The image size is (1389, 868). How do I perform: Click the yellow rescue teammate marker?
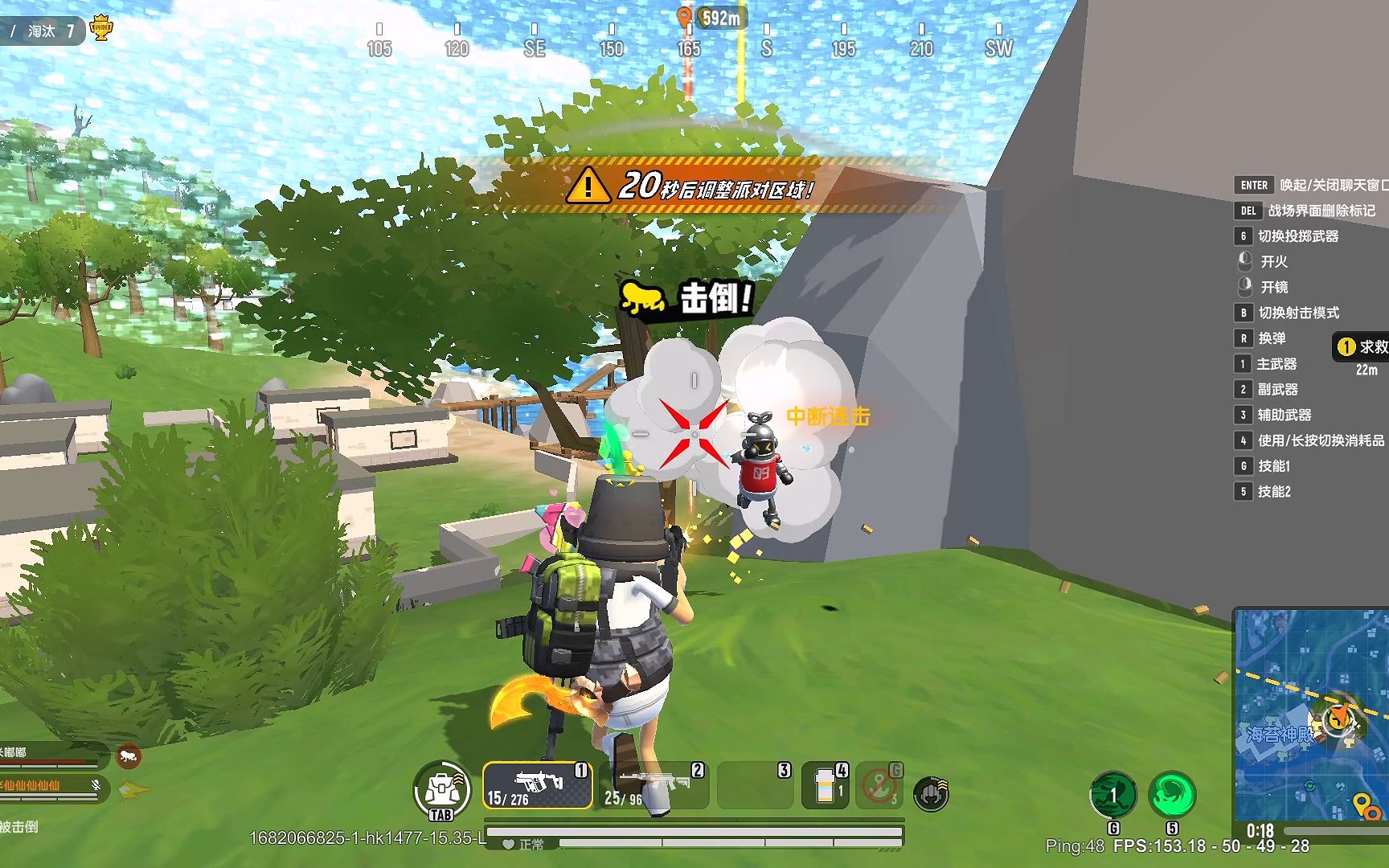(1346, 346)
